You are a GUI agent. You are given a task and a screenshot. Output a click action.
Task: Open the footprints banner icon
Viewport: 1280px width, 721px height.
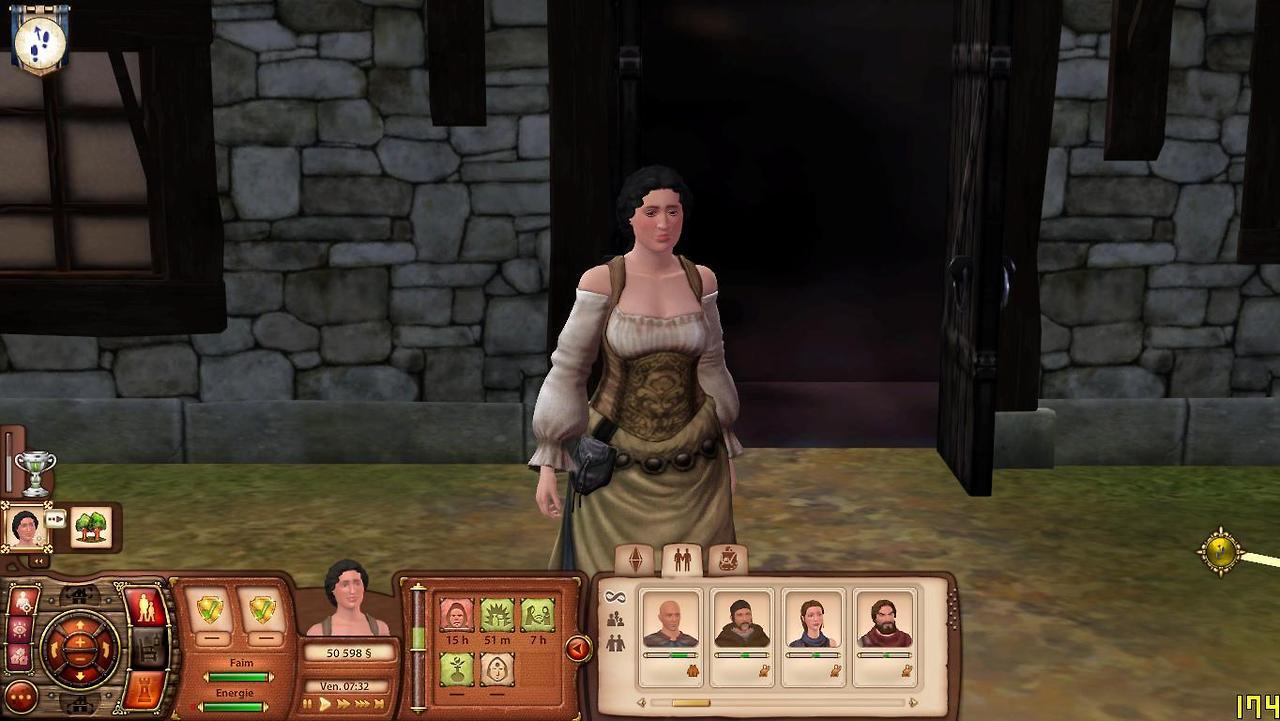pos(40,40)
